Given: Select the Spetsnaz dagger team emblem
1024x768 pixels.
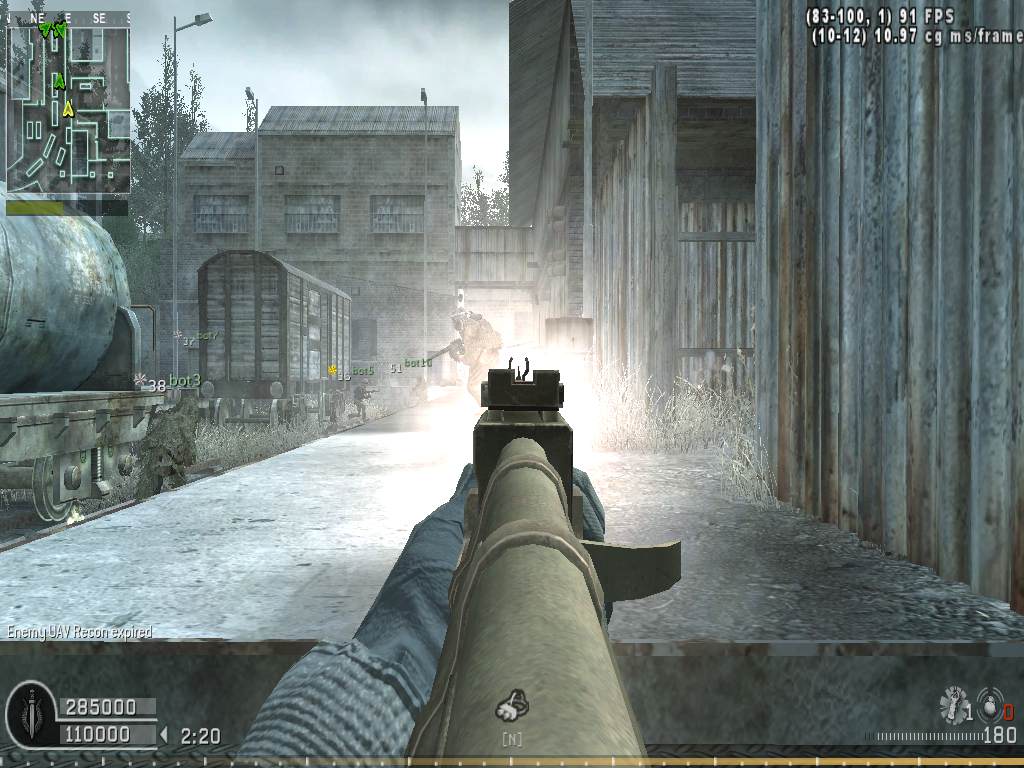Looking at the screenshot, I should click(30, 714).
